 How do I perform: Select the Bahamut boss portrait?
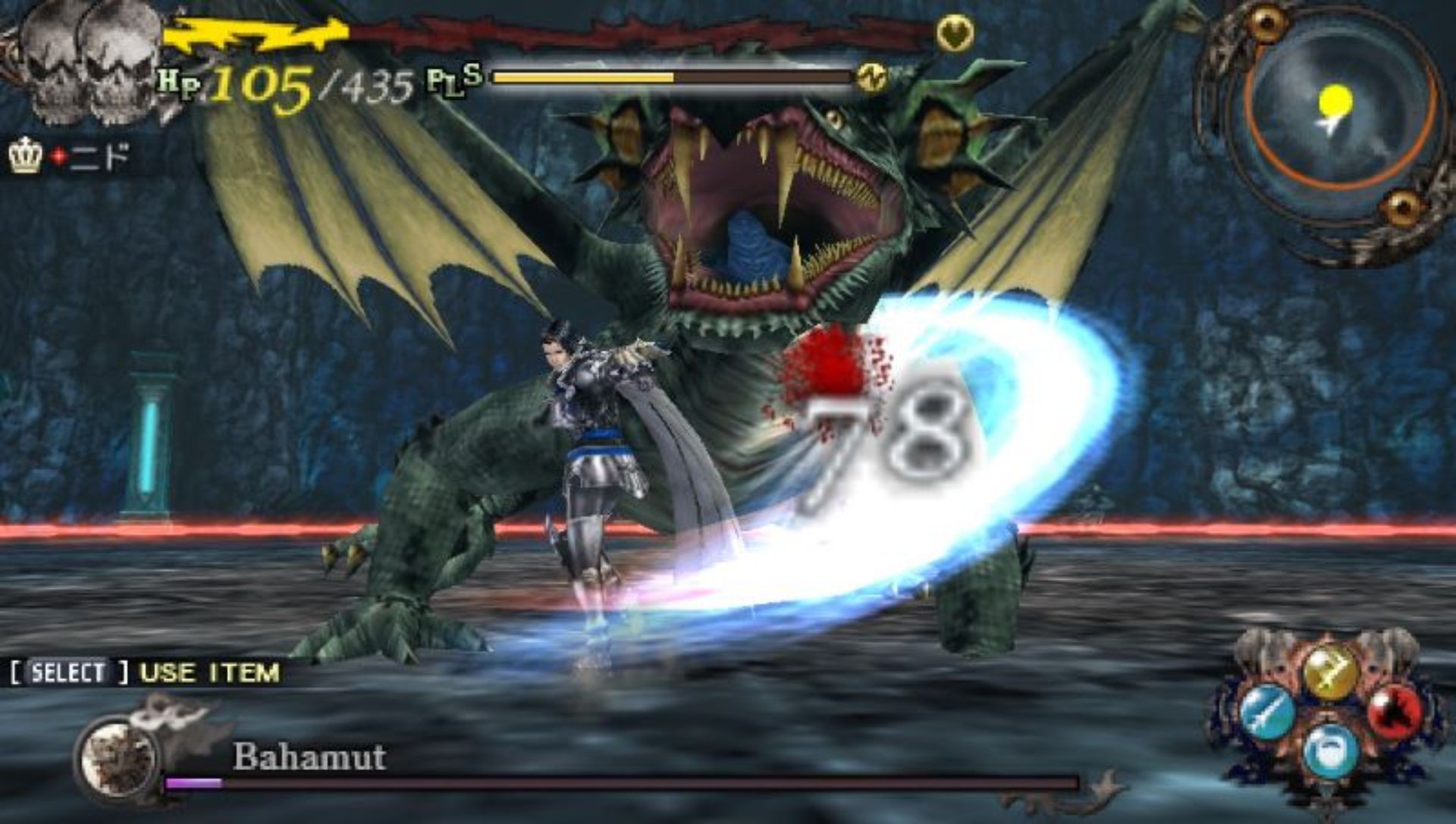click(x=119, y=755)
